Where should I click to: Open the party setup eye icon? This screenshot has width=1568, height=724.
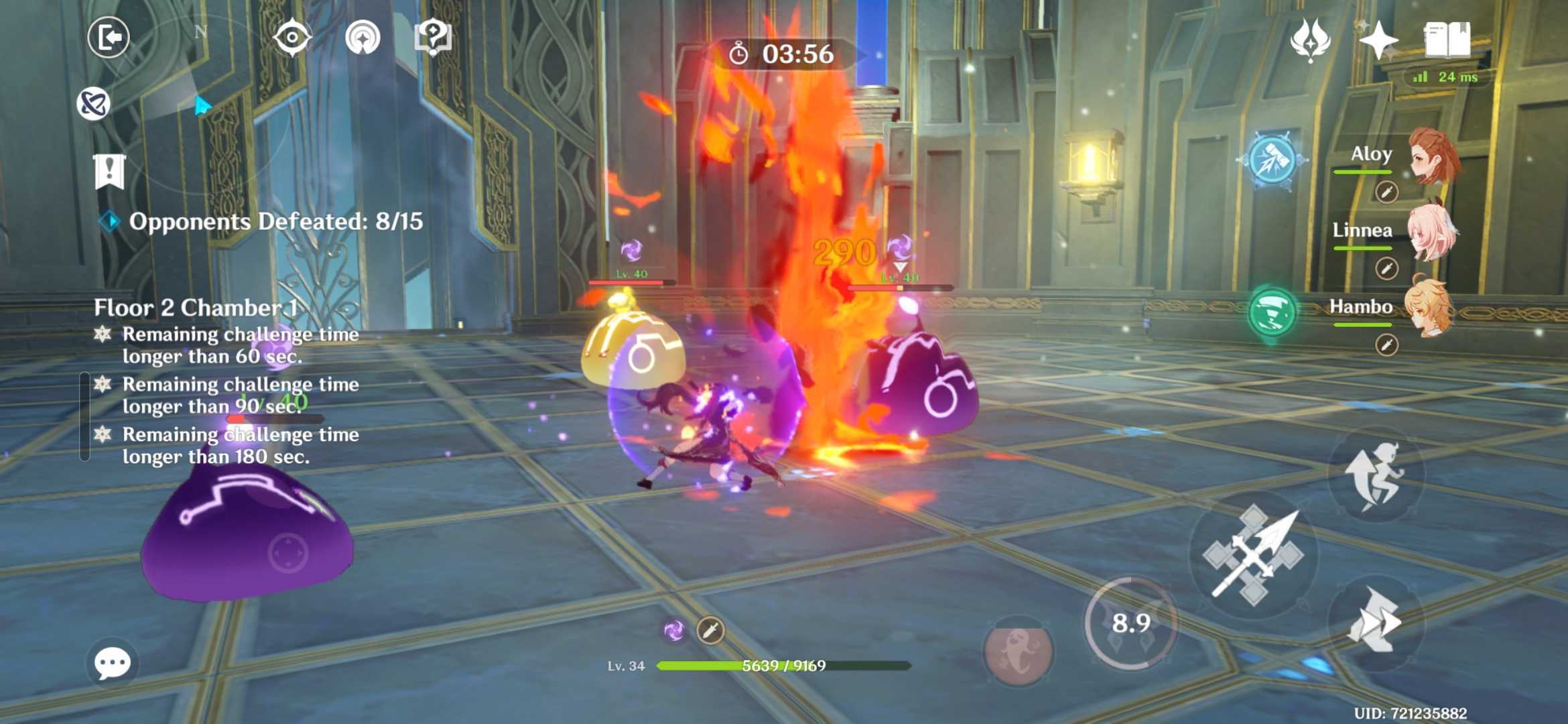pos(293,38)
